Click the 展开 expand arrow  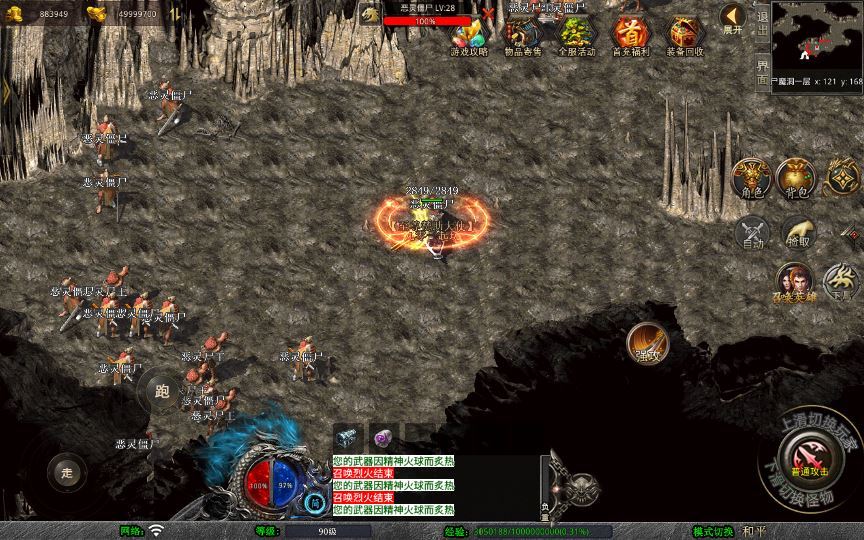pyautogui.click(x=734, y=19)
